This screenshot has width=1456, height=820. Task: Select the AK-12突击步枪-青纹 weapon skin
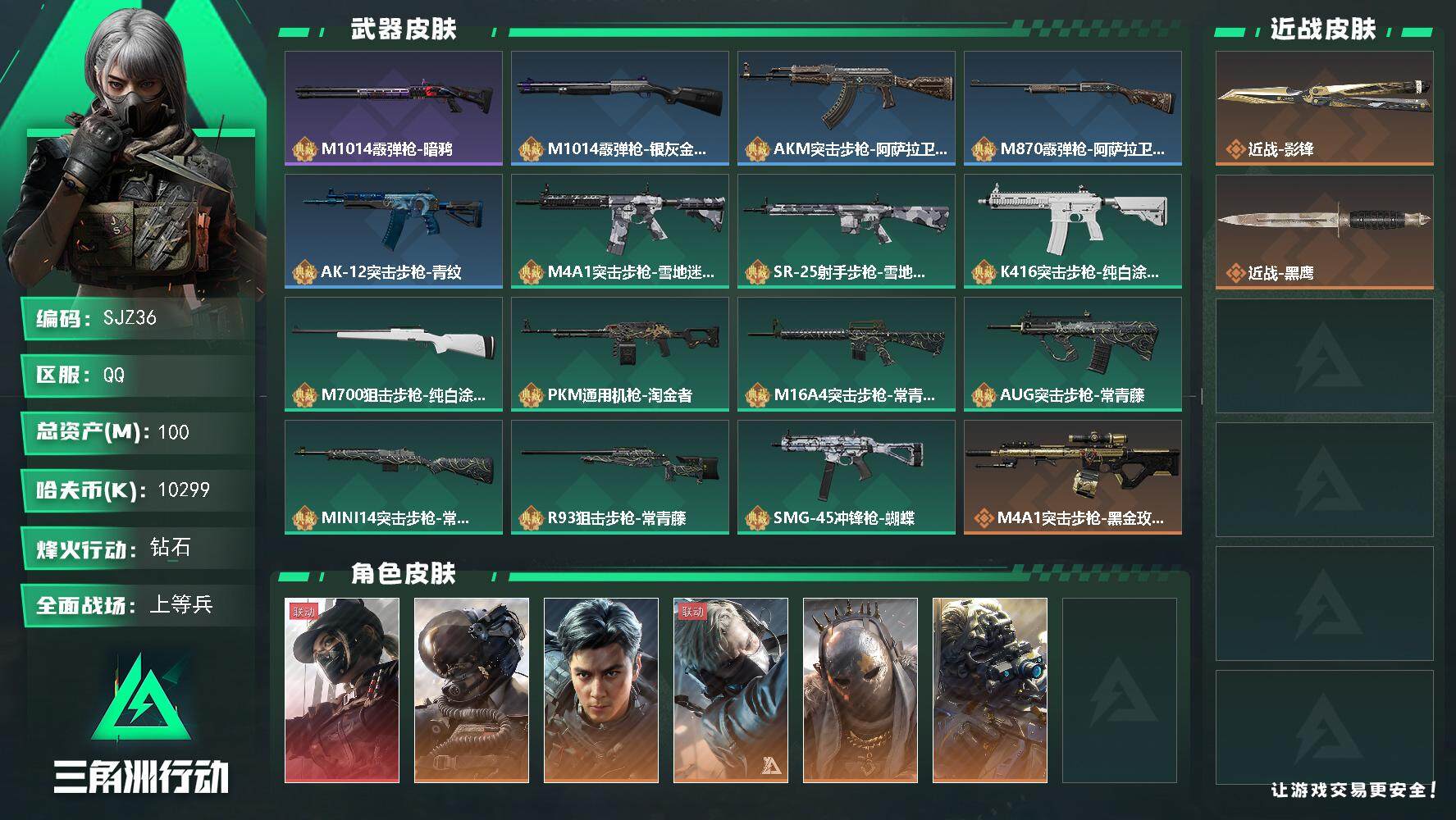(x=393, y=230)
